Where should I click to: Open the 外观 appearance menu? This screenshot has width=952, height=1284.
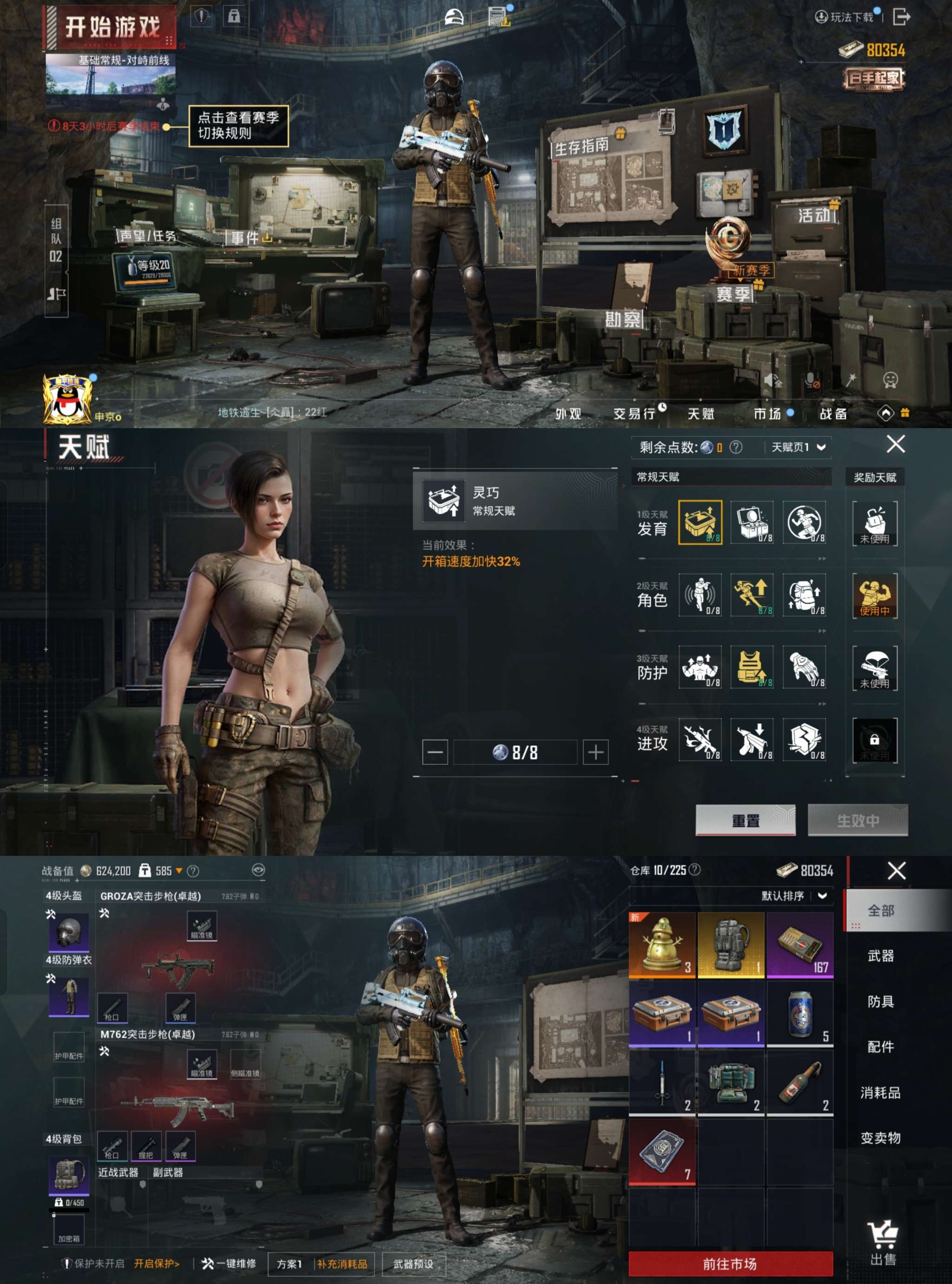[x=568, y=413]
